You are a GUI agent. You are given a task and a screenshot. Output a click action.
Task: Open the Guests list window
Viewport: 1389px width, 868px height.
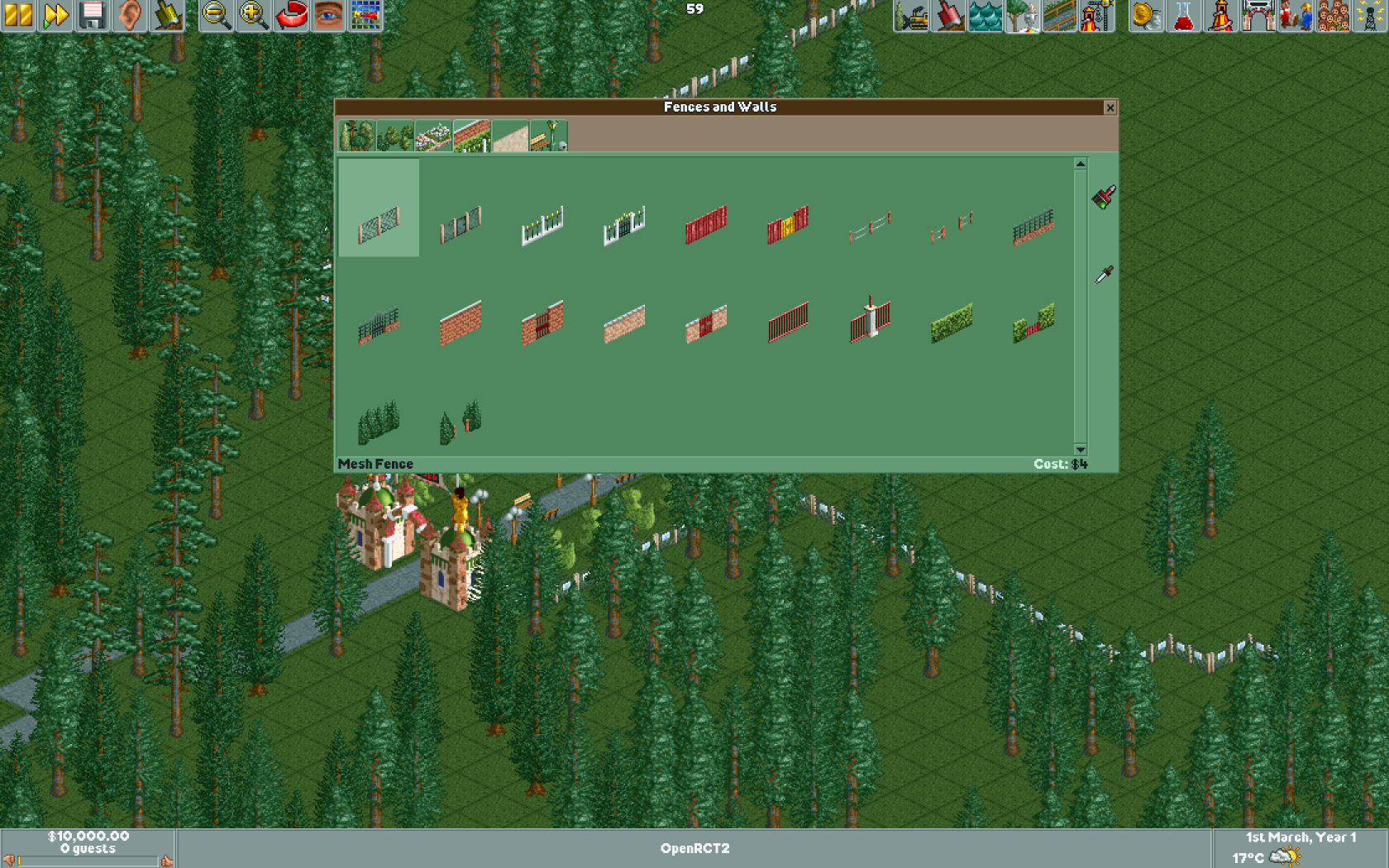(1333, 17)
